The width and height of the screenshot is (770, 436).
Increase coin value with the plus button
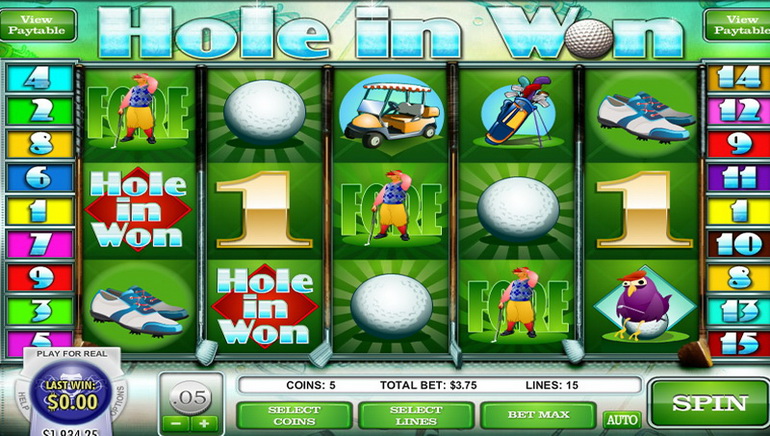point(204,423)
